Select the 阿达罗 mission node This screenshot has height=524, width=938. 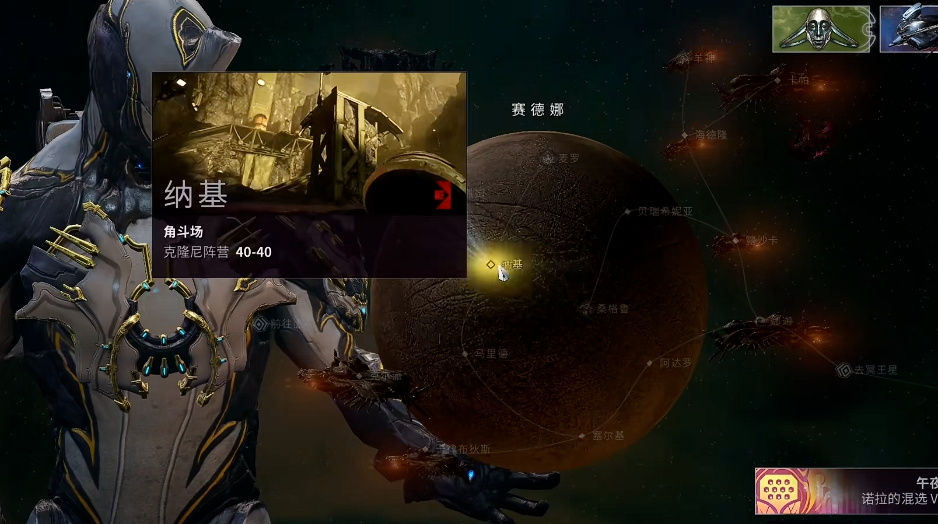[651, 363]
